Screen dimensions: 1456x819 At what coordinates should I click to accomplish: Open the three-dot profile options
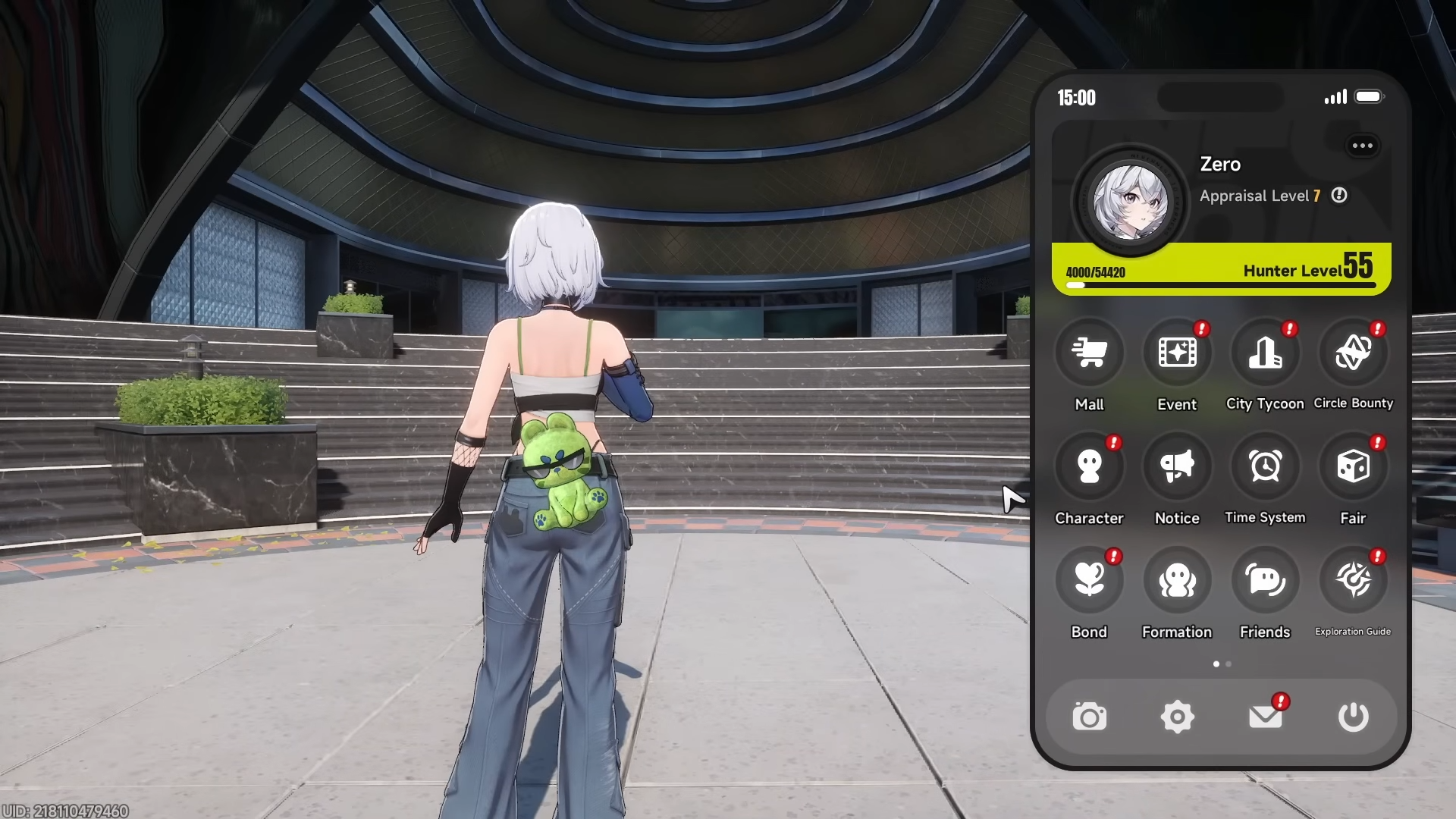click(x=1362, y=146)
